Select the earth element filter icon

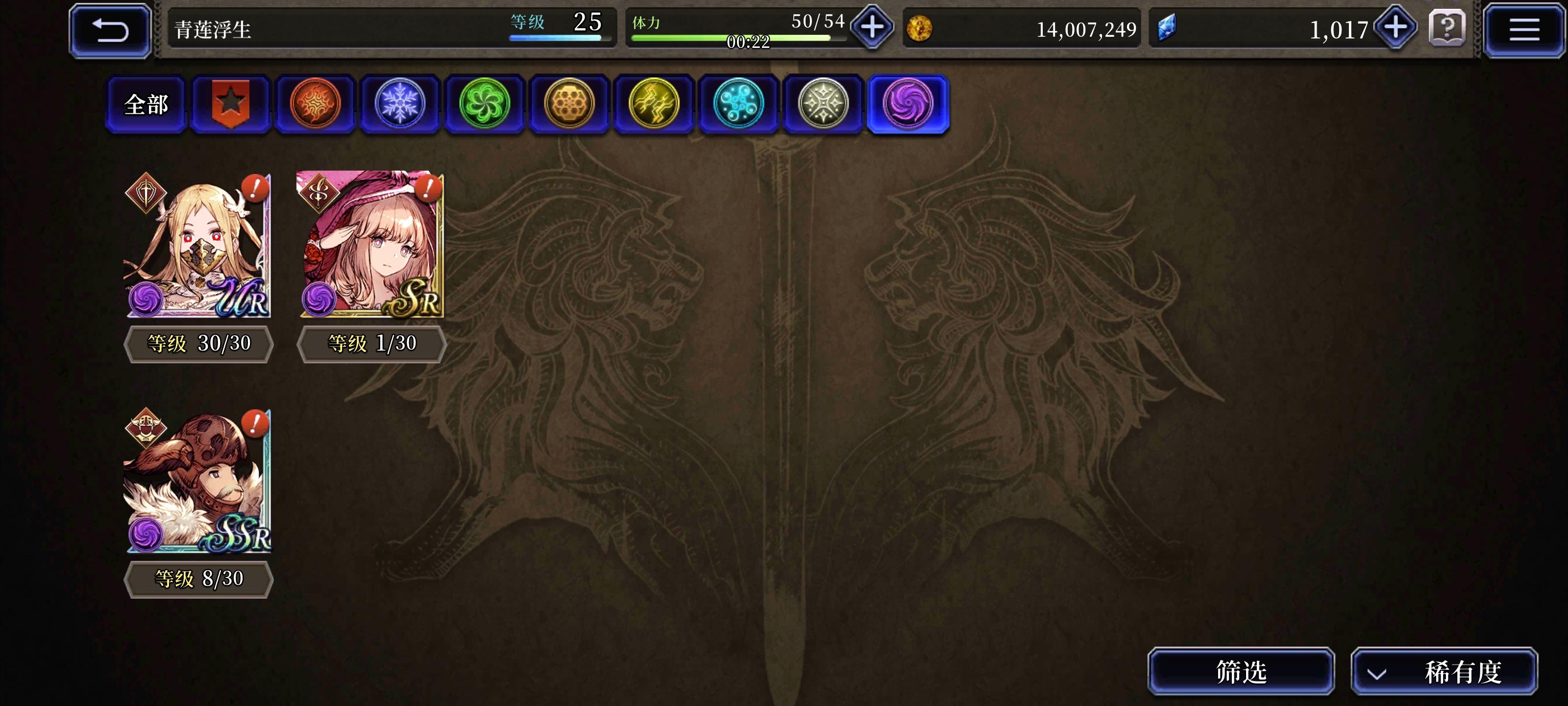point(568,103)
